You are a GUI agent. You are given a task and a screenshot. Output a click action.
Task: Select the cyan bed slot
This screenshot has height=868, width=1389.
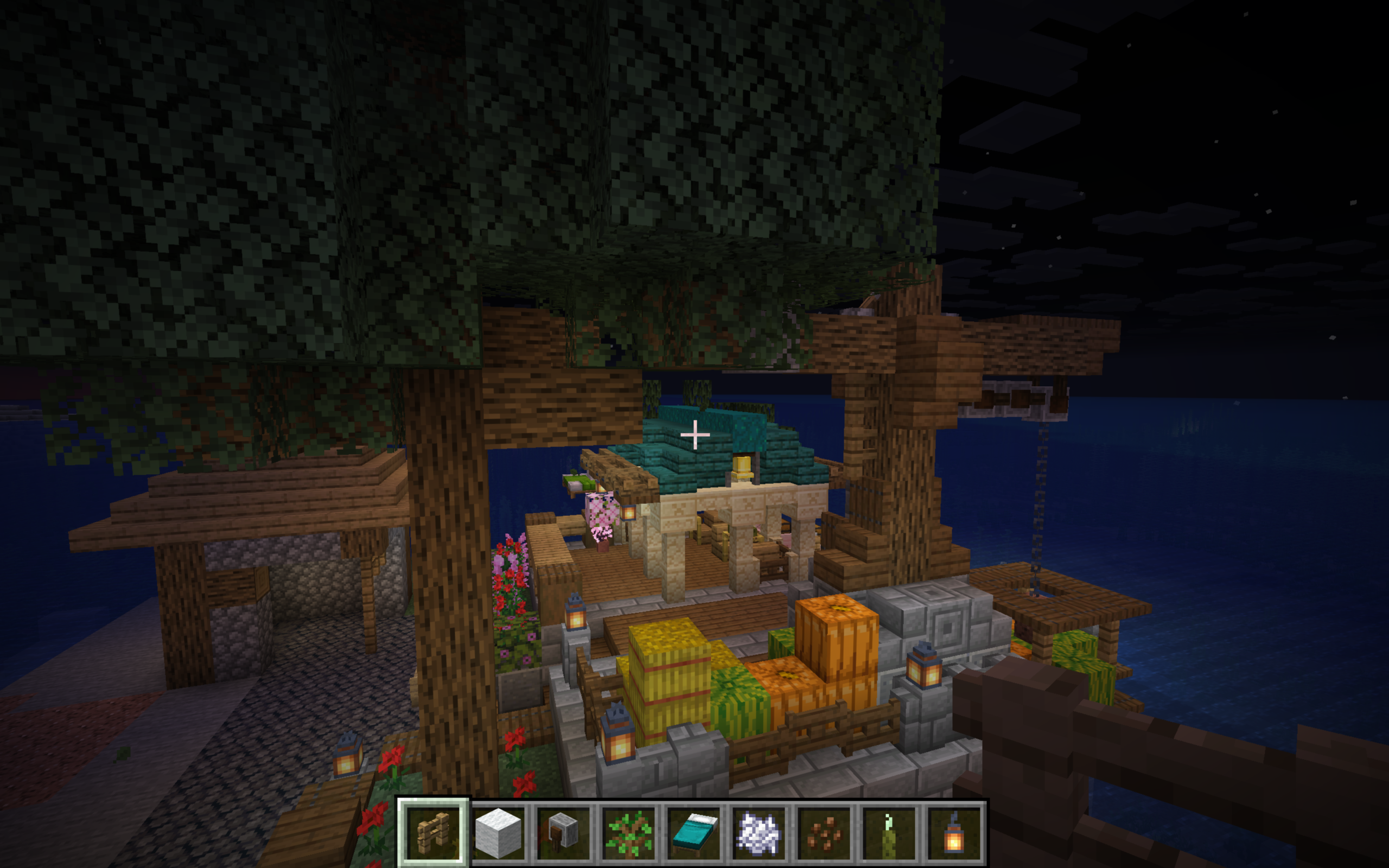point(693,832)
